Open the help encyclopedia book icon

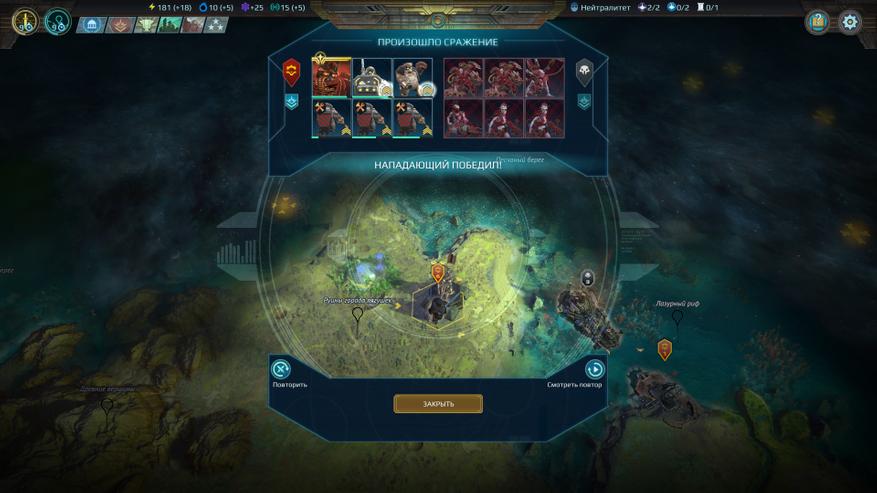coord(817,22)
